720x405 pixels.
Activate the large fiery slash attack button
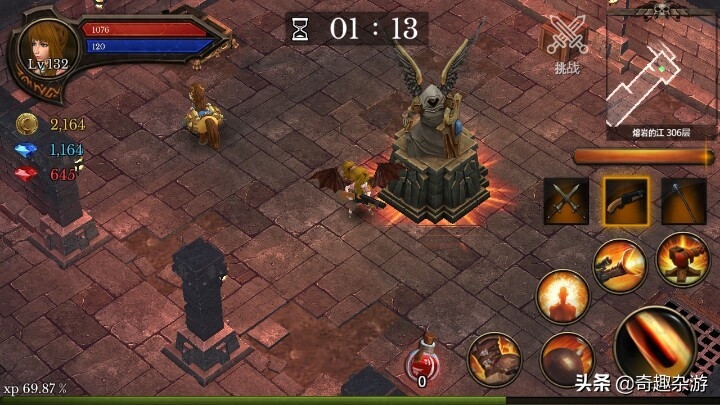[x=655, y=345]
